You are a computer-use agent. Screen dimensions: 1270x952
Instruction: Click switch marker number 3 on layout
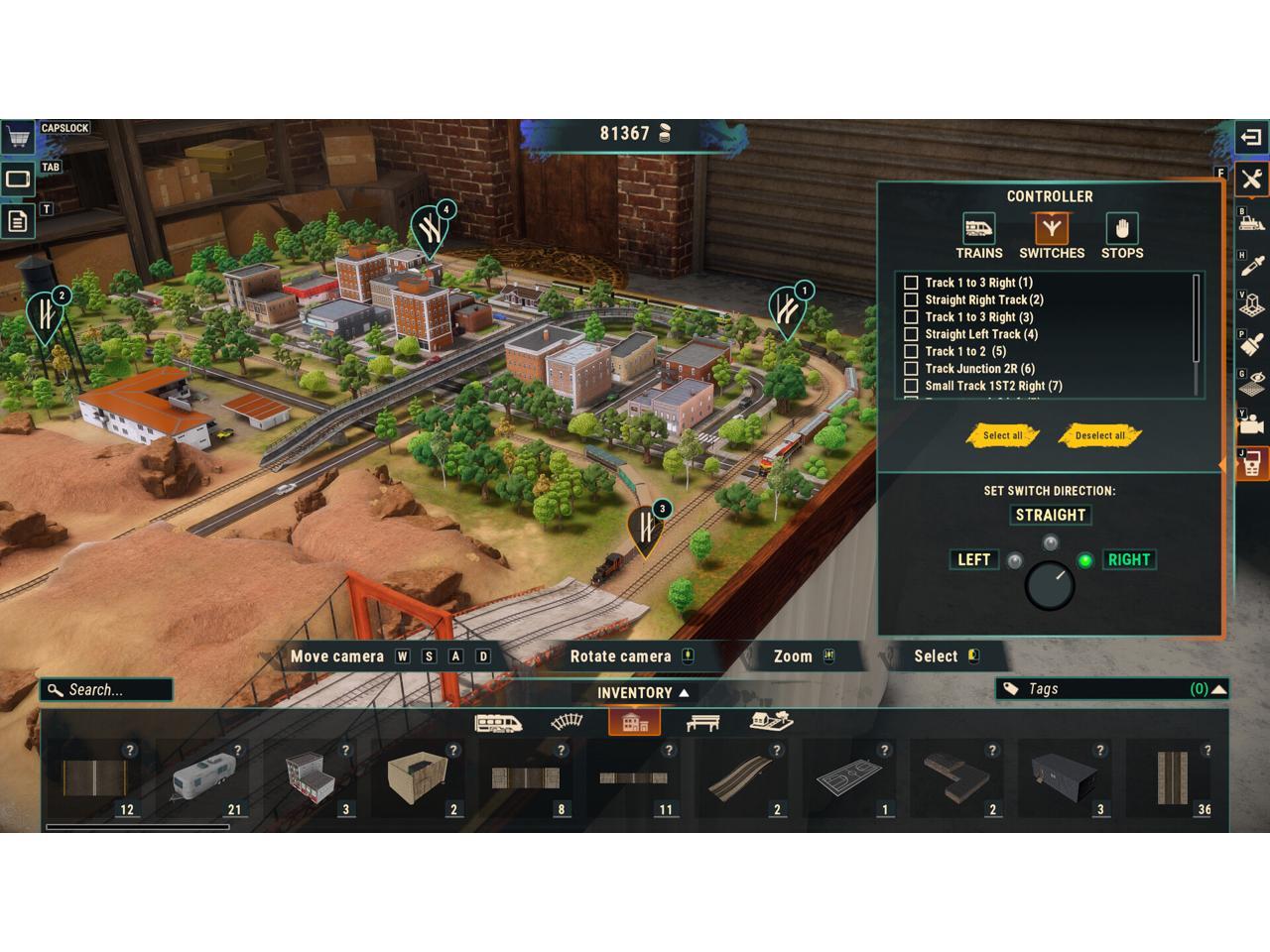(647, 526)
